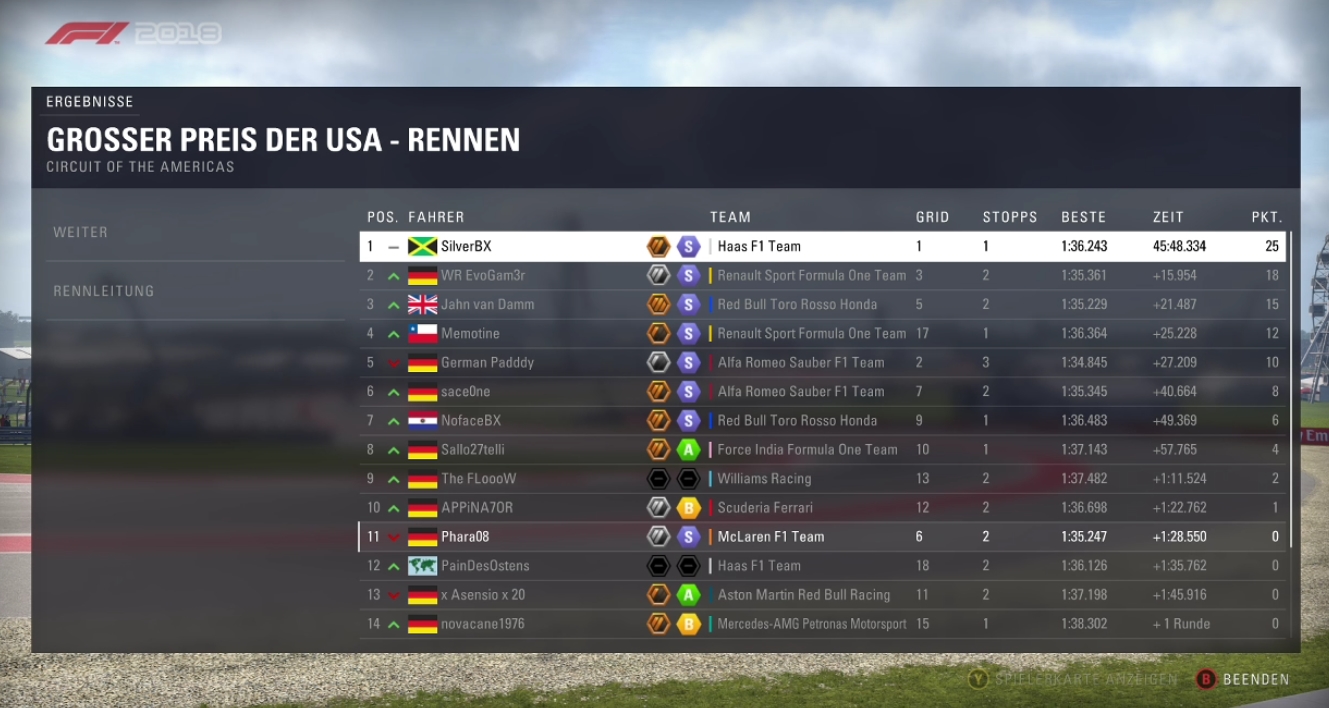Click the Beenden option
This screenshot has width=1329, height=708.
[1243, 680]
